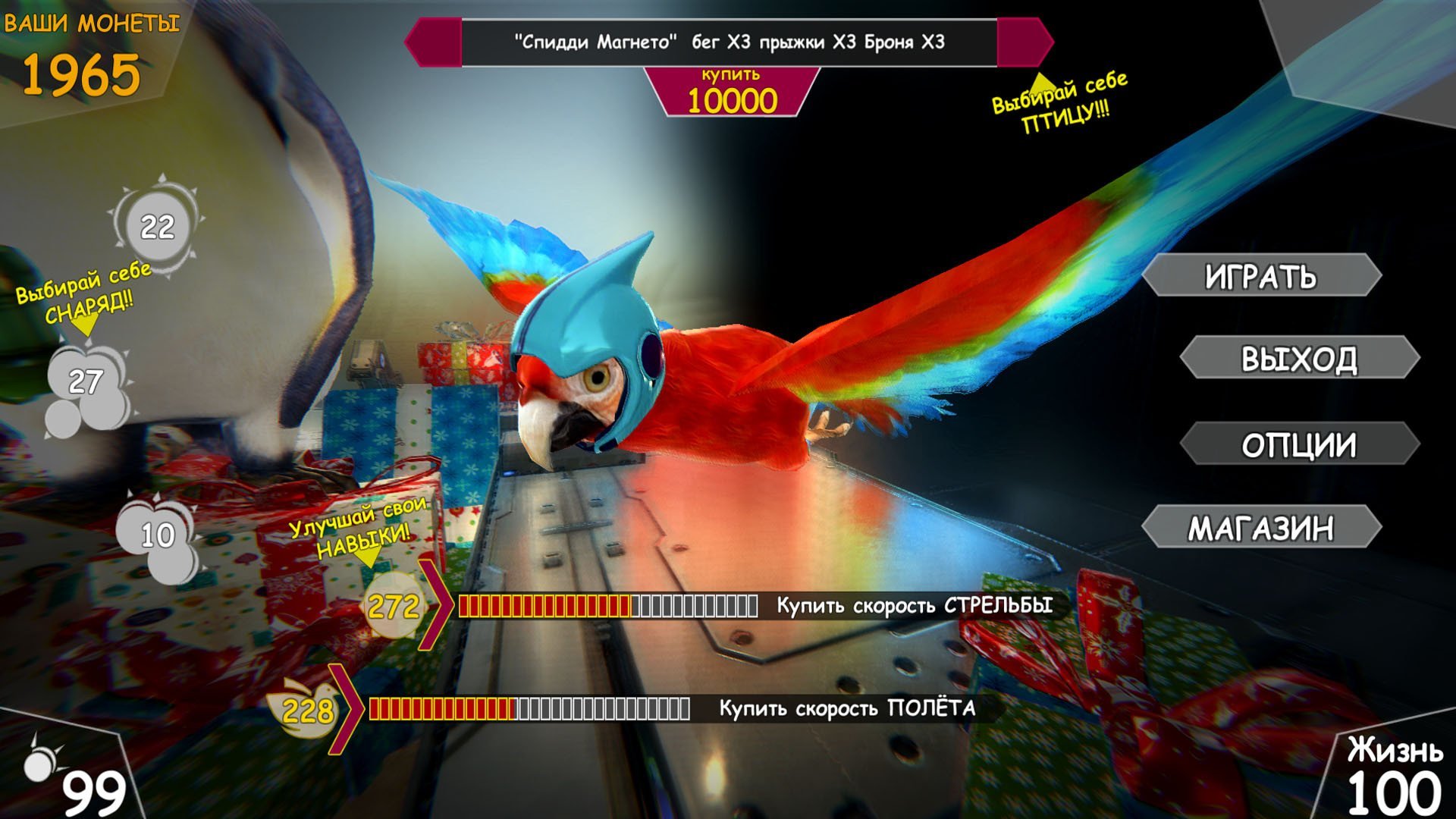Open the ОПЦИИ menu
This screenshot has width=1456, height=819.
click(x=1298, y=444)
